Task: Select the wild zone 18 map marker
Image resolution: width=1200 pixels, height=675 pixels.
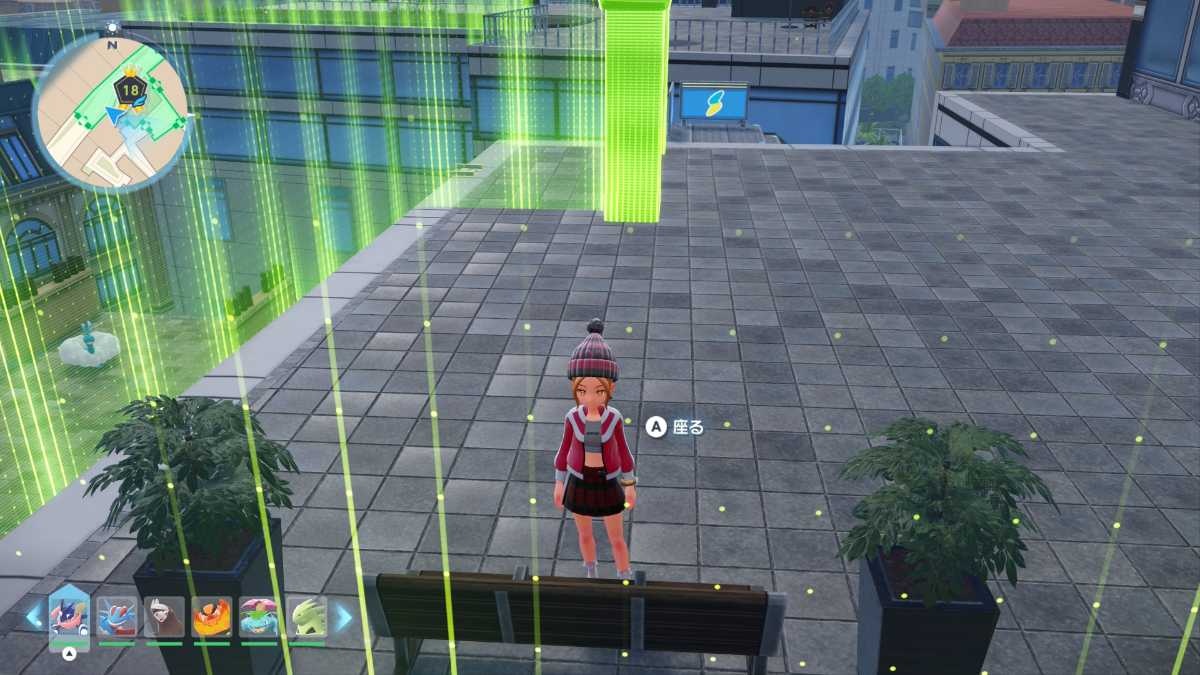Action: [131, 87]
